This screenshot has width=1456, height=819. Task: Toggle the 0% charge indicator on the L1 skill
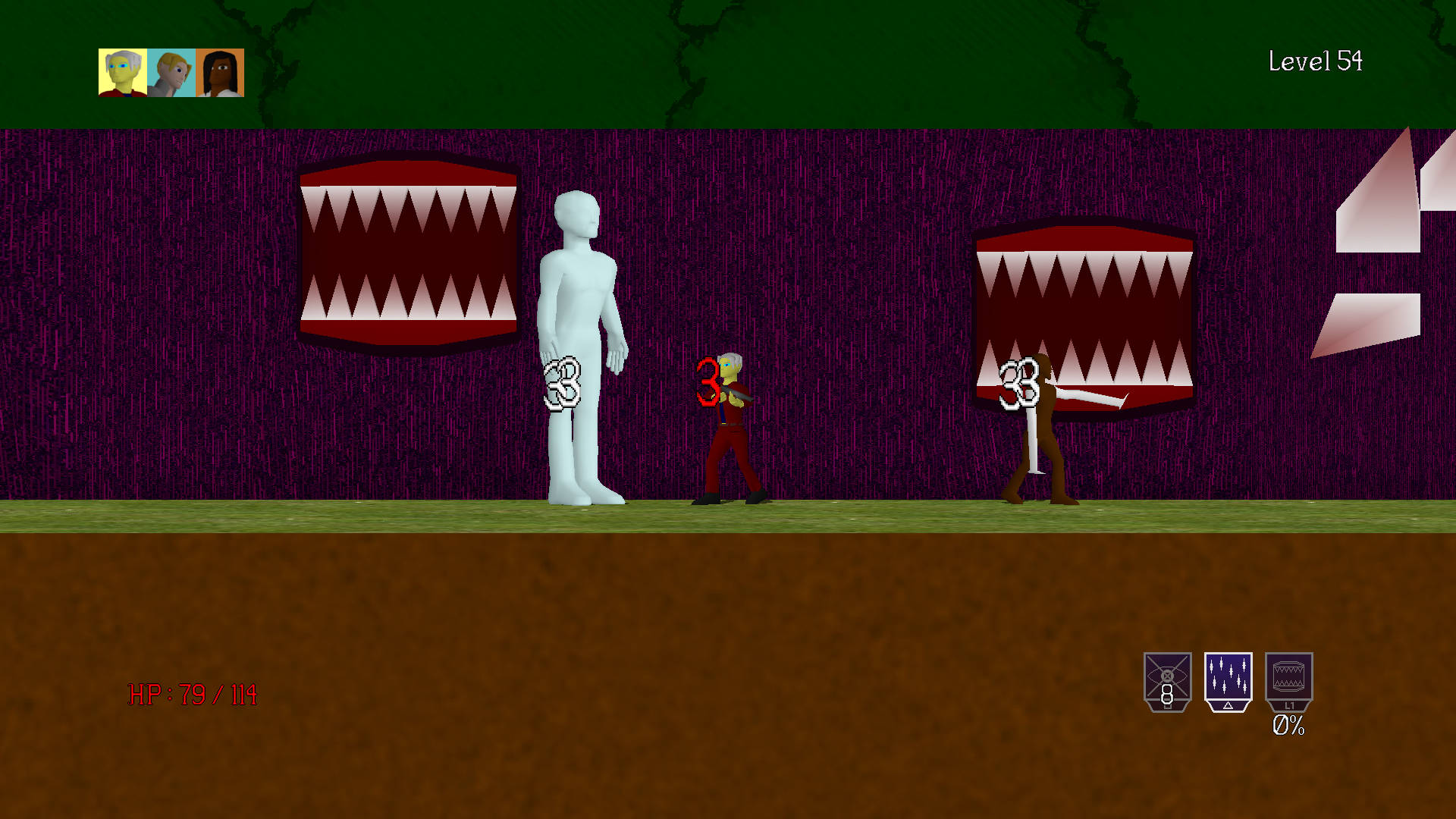pos(1289,726)
